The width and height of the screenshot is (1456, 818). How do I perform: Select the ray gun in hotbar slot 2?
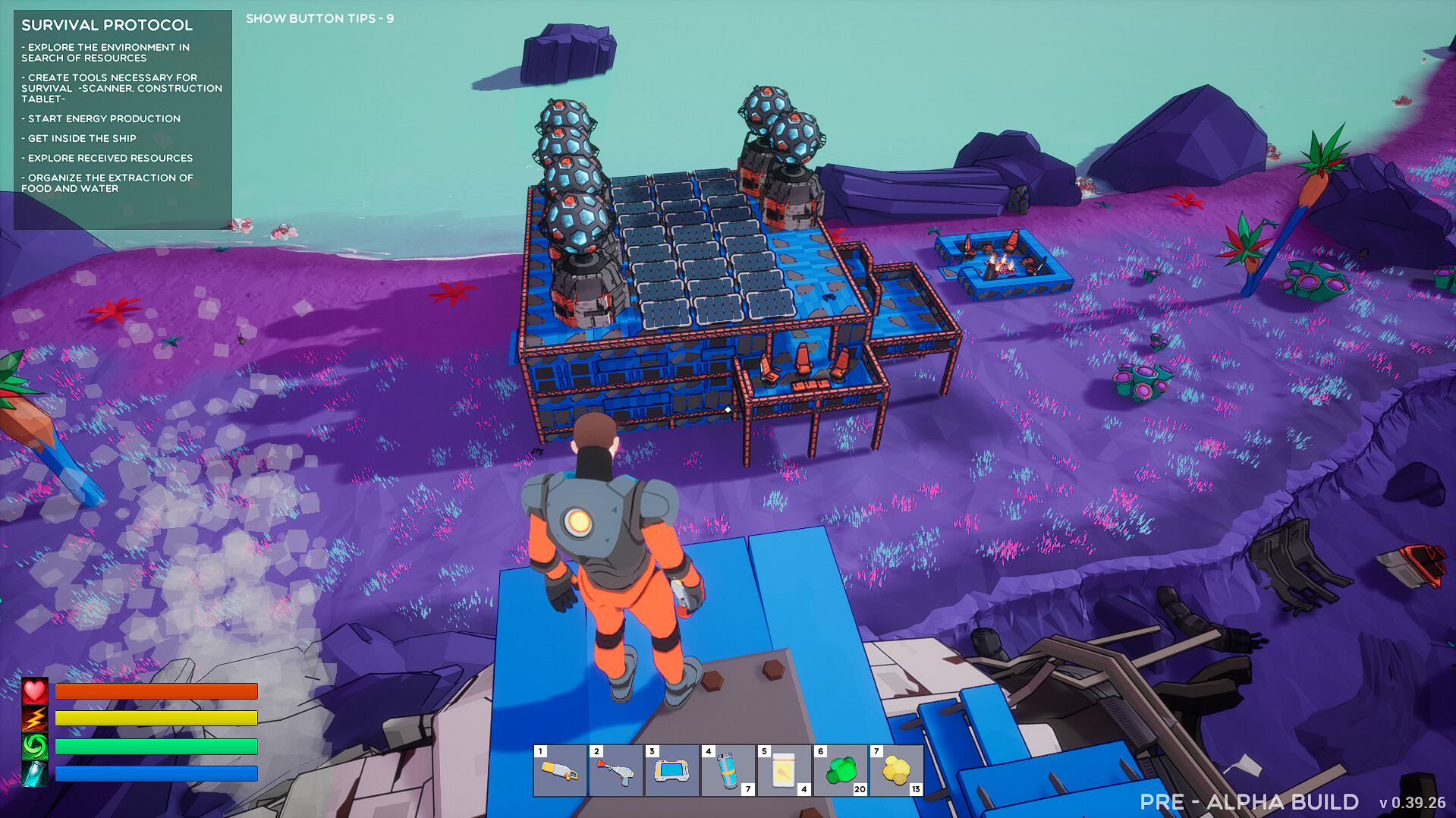pyautogui.click(x=615, y=771)
